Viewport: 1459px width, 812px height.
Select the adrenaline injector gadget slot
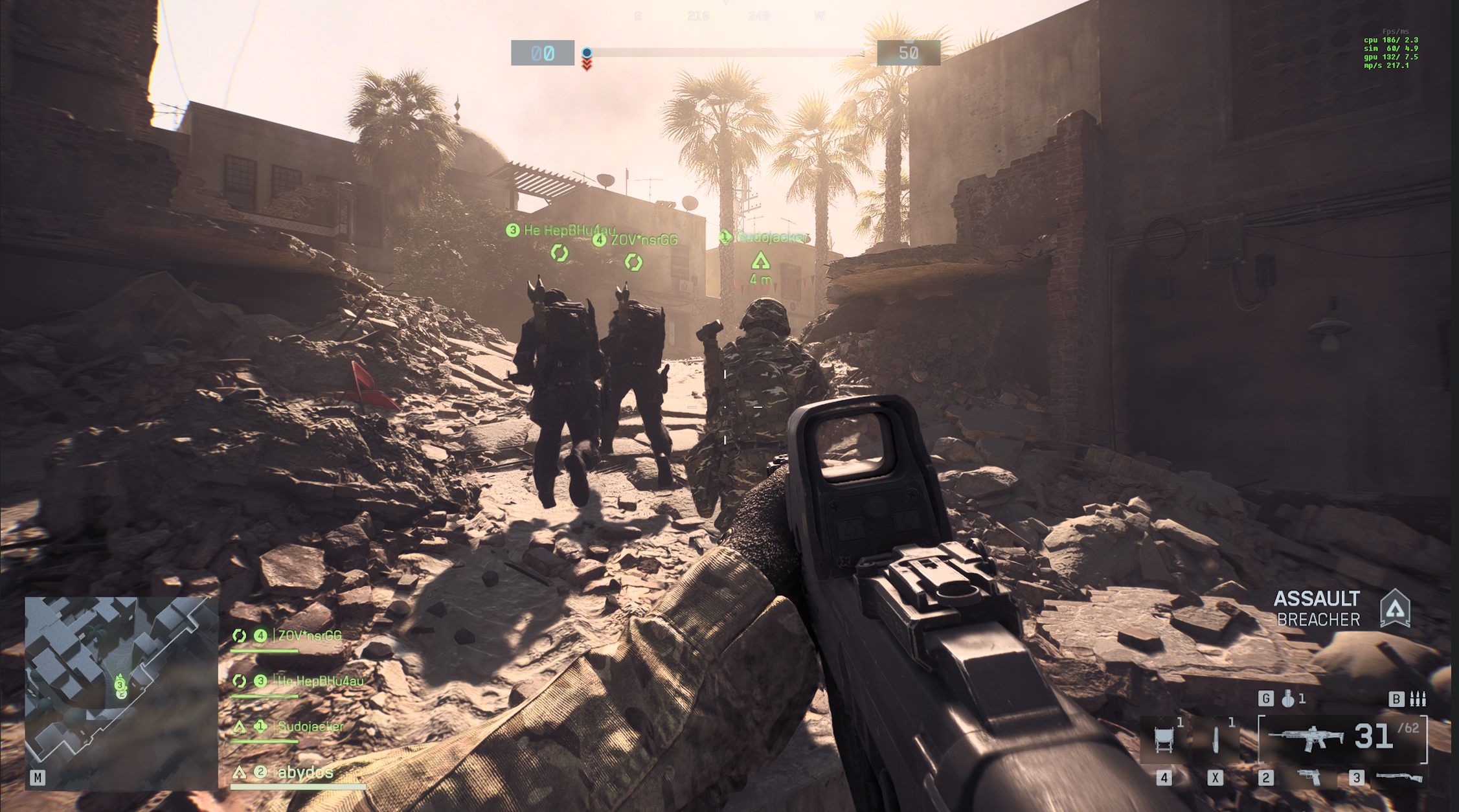click(x=1216, y=739)
